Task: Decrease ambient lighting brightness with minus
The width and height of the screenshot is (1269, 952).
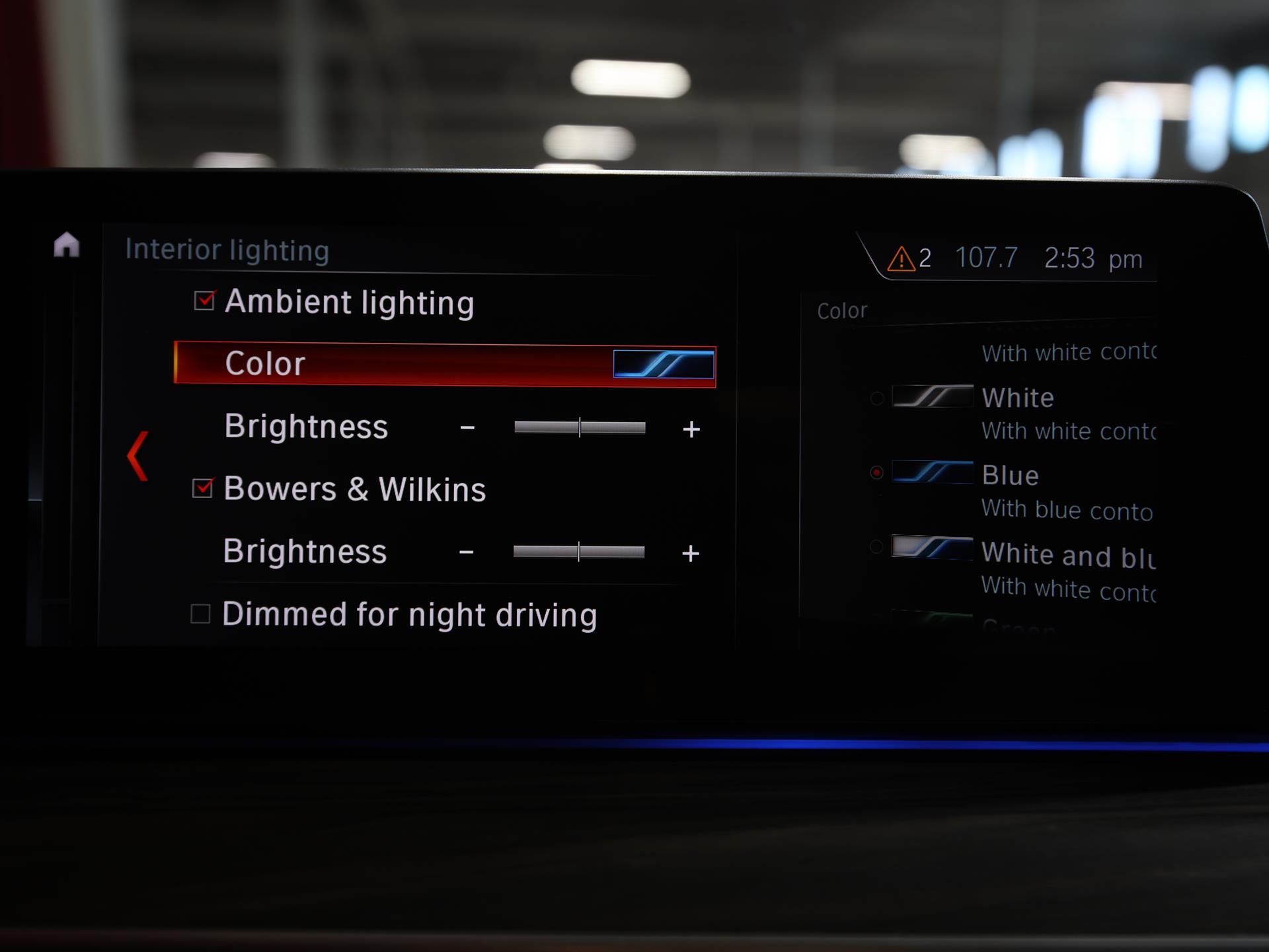Action: (x=467, y=428)
